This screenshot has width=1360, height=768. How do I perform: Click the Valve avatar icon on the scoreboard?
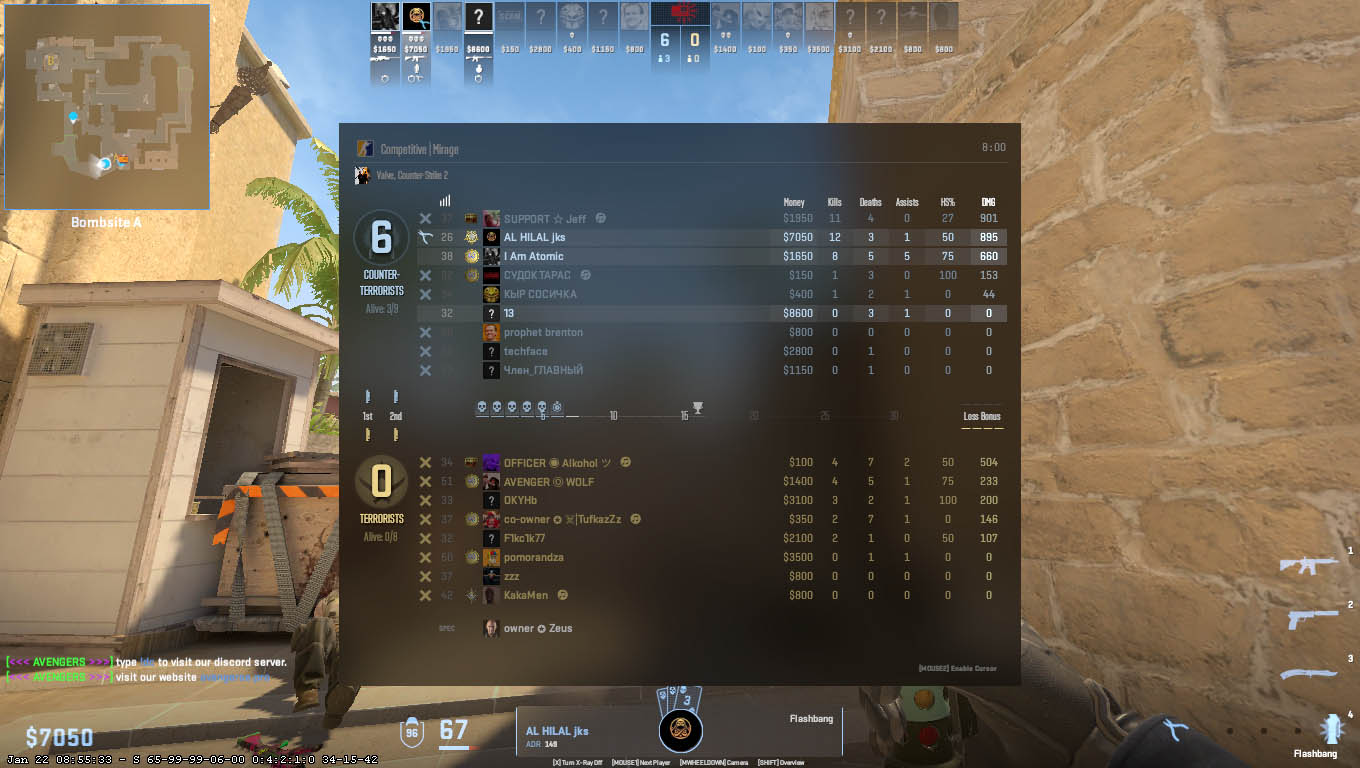362,174
